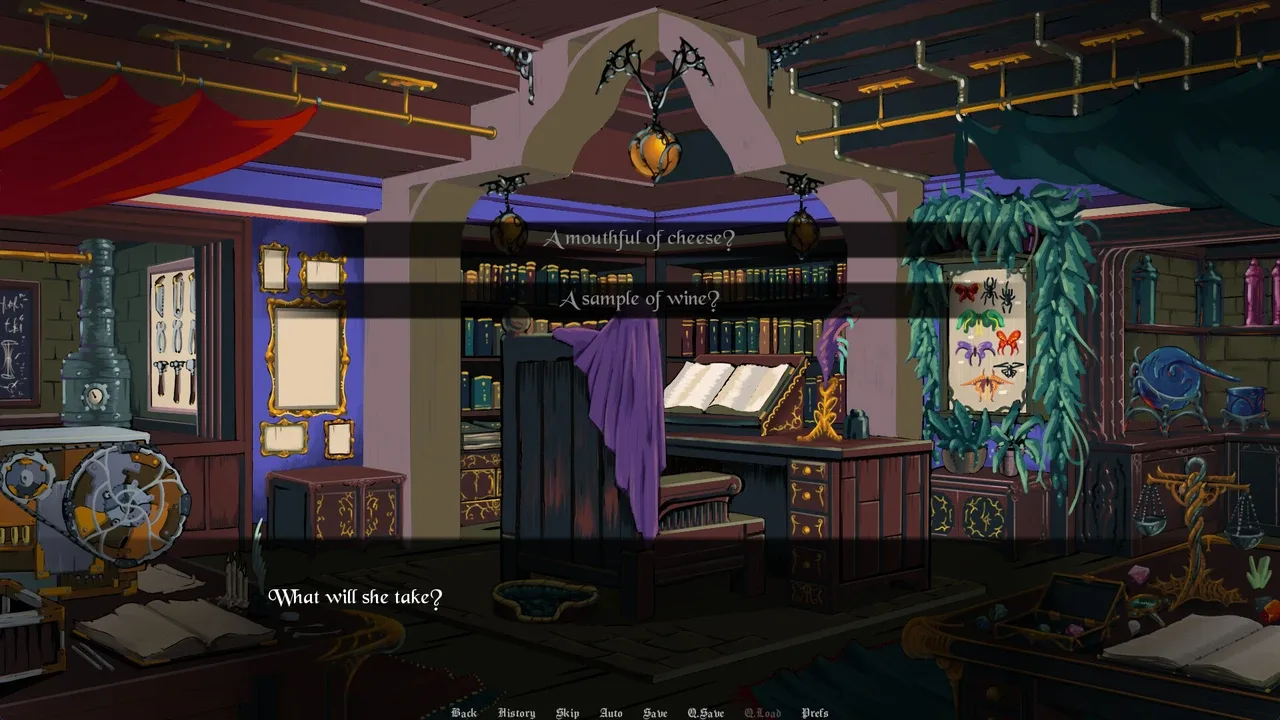
Task: Choose "A mouthful of cheese?" option
Action: [639, 239]
